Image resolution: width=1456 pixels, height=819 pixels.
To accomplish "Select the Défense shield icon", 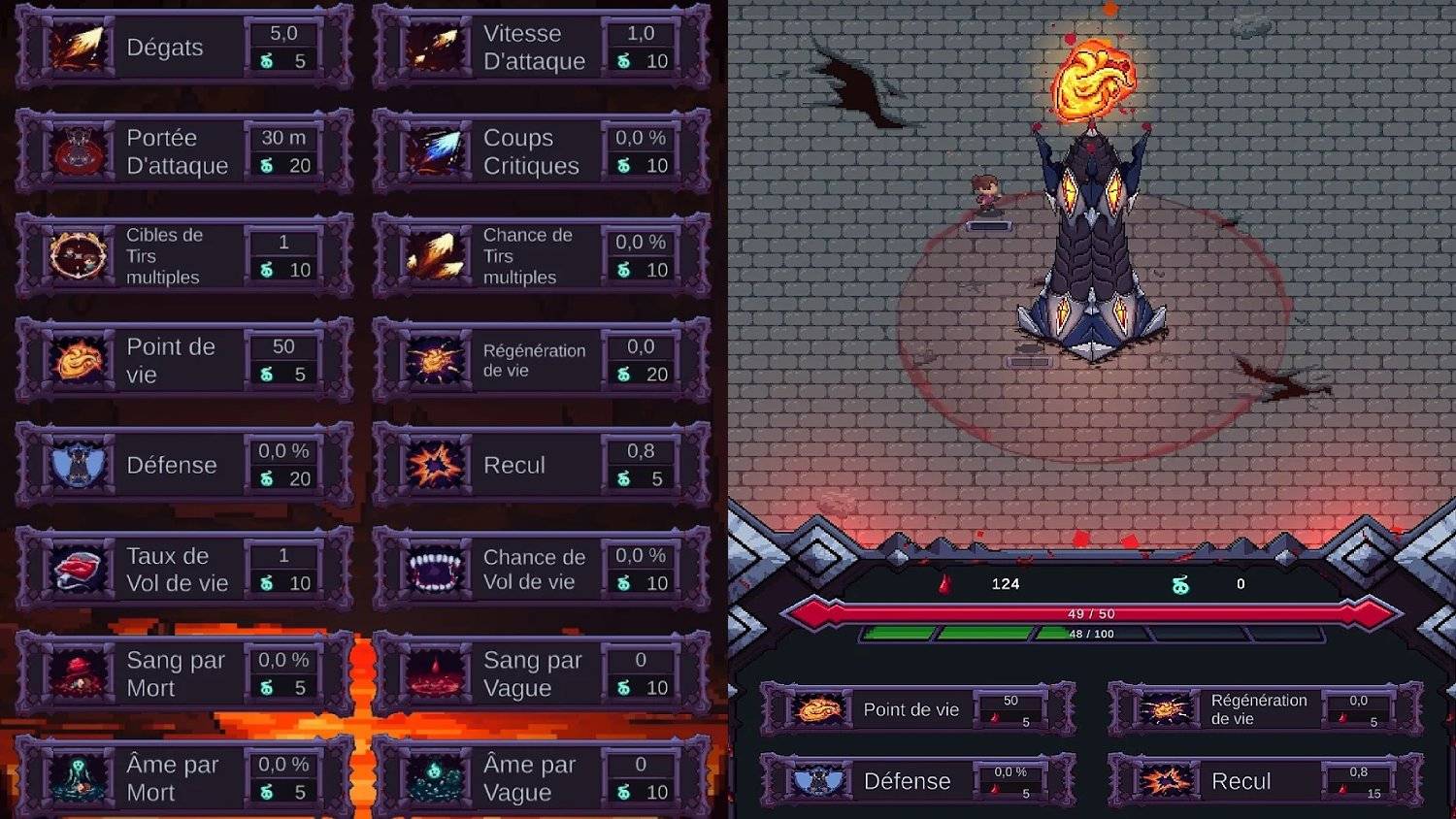I will coord(78,465).
